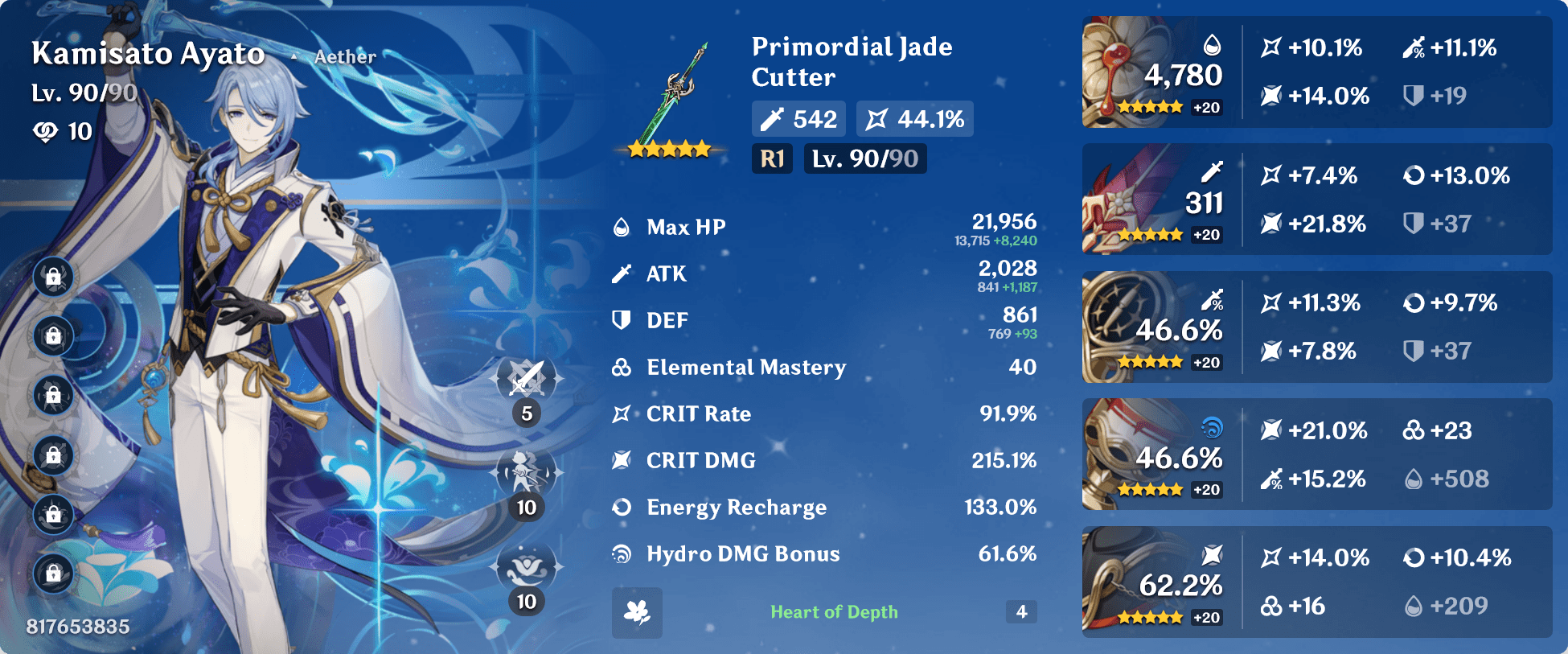Click the CRIT Rate stat icon
1568x654 pixels.
(621, 413)
